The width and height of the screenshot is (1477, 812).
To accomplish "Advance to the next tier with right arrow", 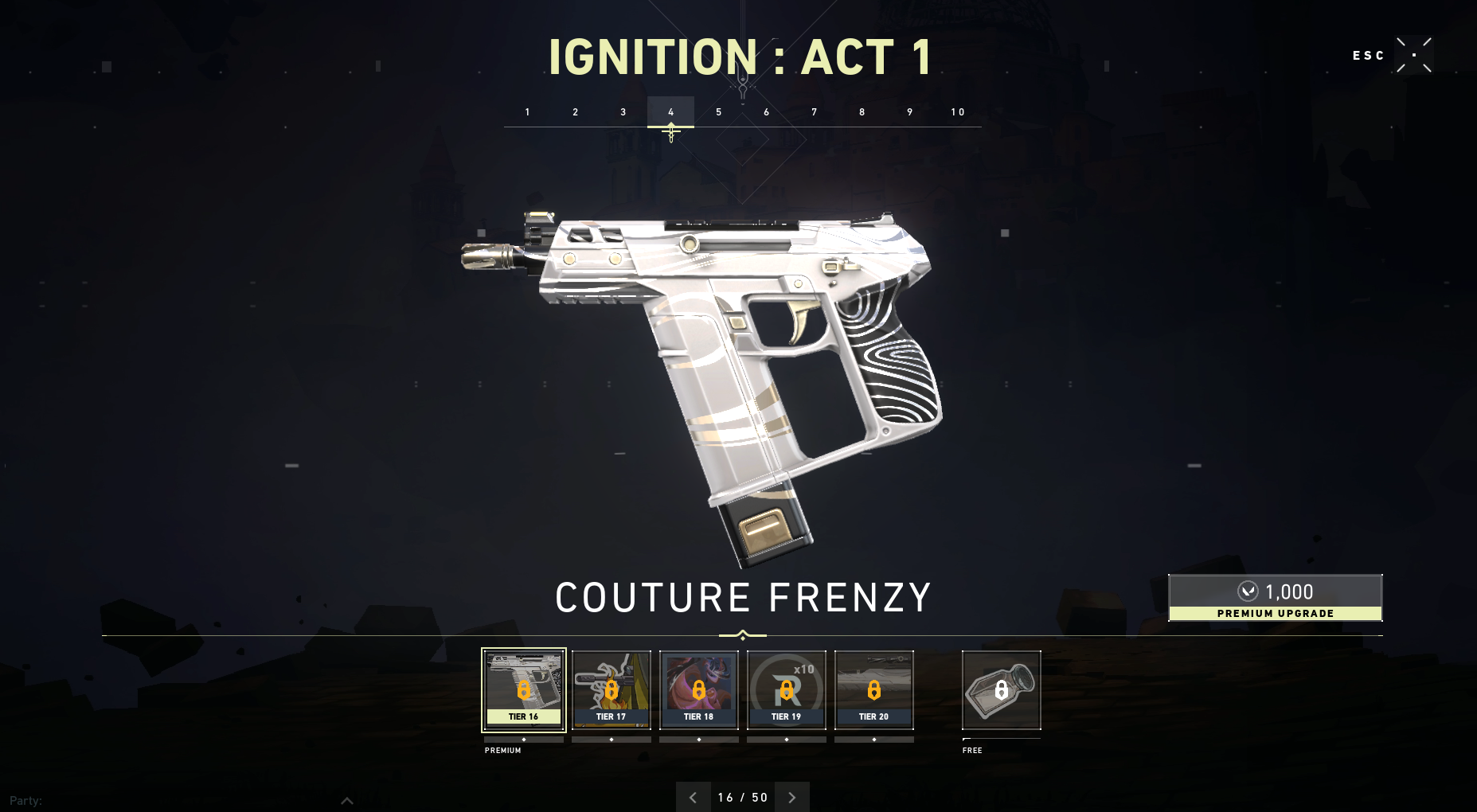I will (x=791, y=797).
